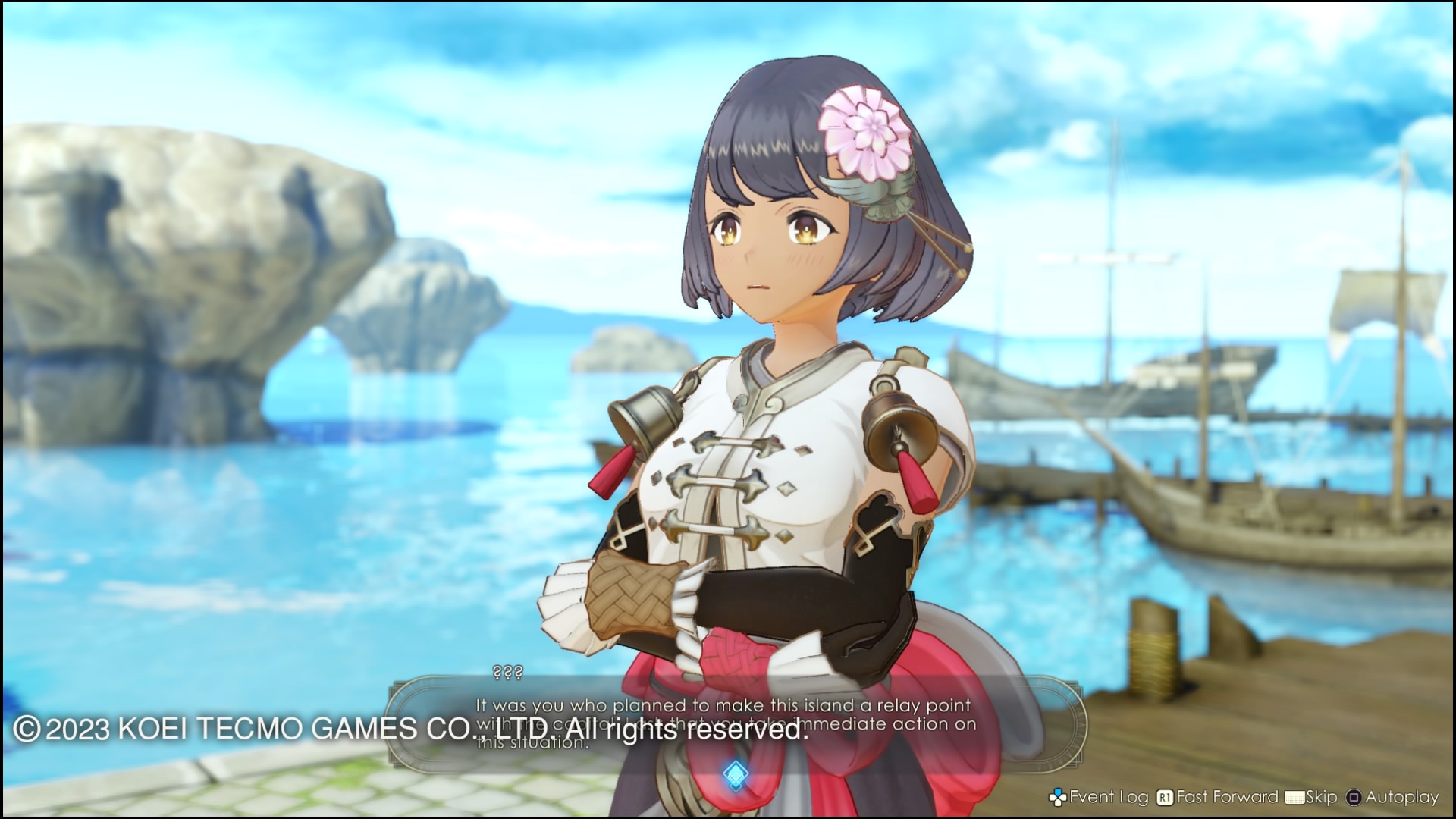1456x819 pixels.
Task: Click the blue diamond continue indicator
Action: [736, 775]
